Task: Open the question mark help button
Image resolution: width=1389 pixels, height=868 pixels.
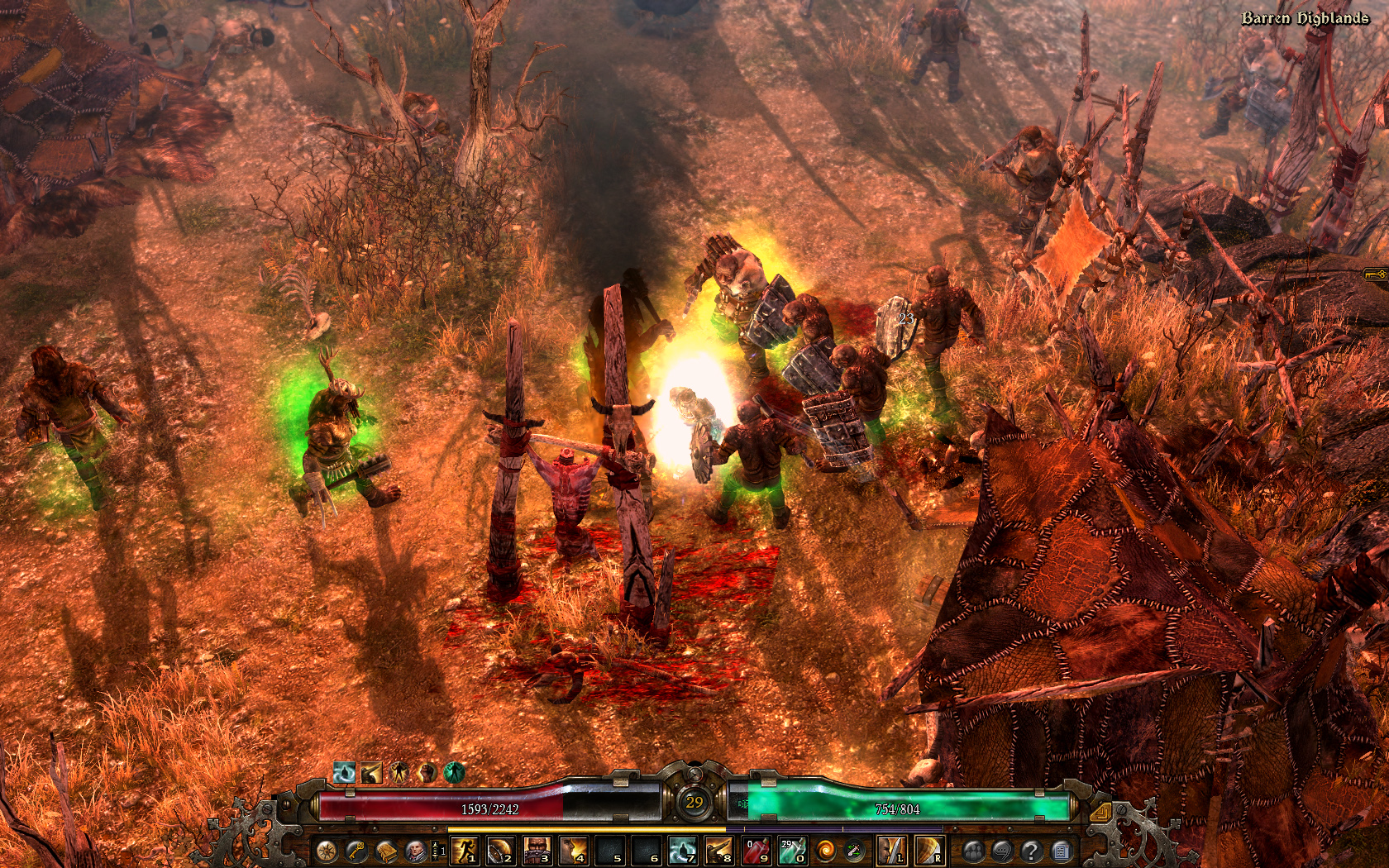Action: pos(1031,850)
